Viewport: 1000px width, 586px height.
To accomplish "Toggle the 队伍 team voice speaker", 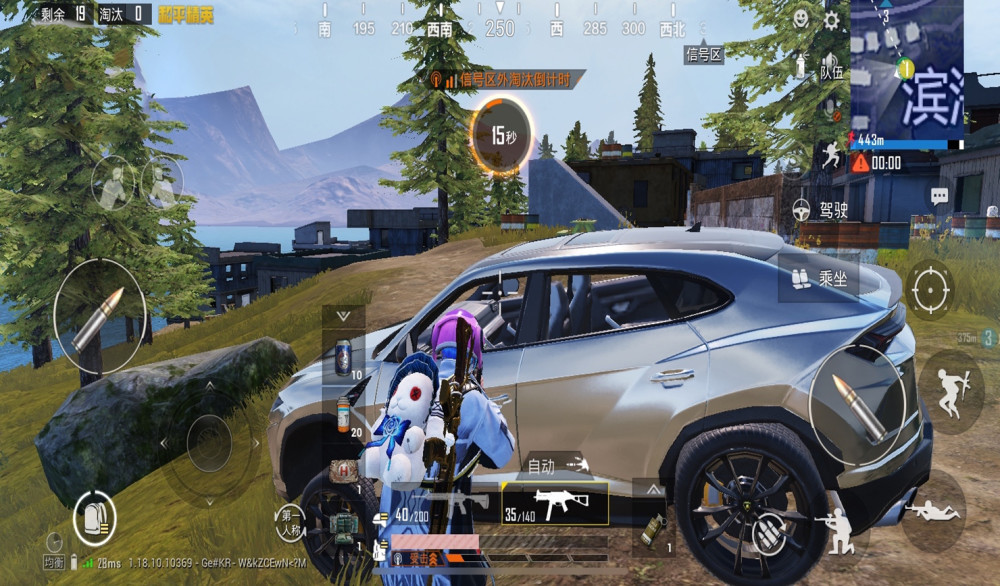I will (800, 67).
